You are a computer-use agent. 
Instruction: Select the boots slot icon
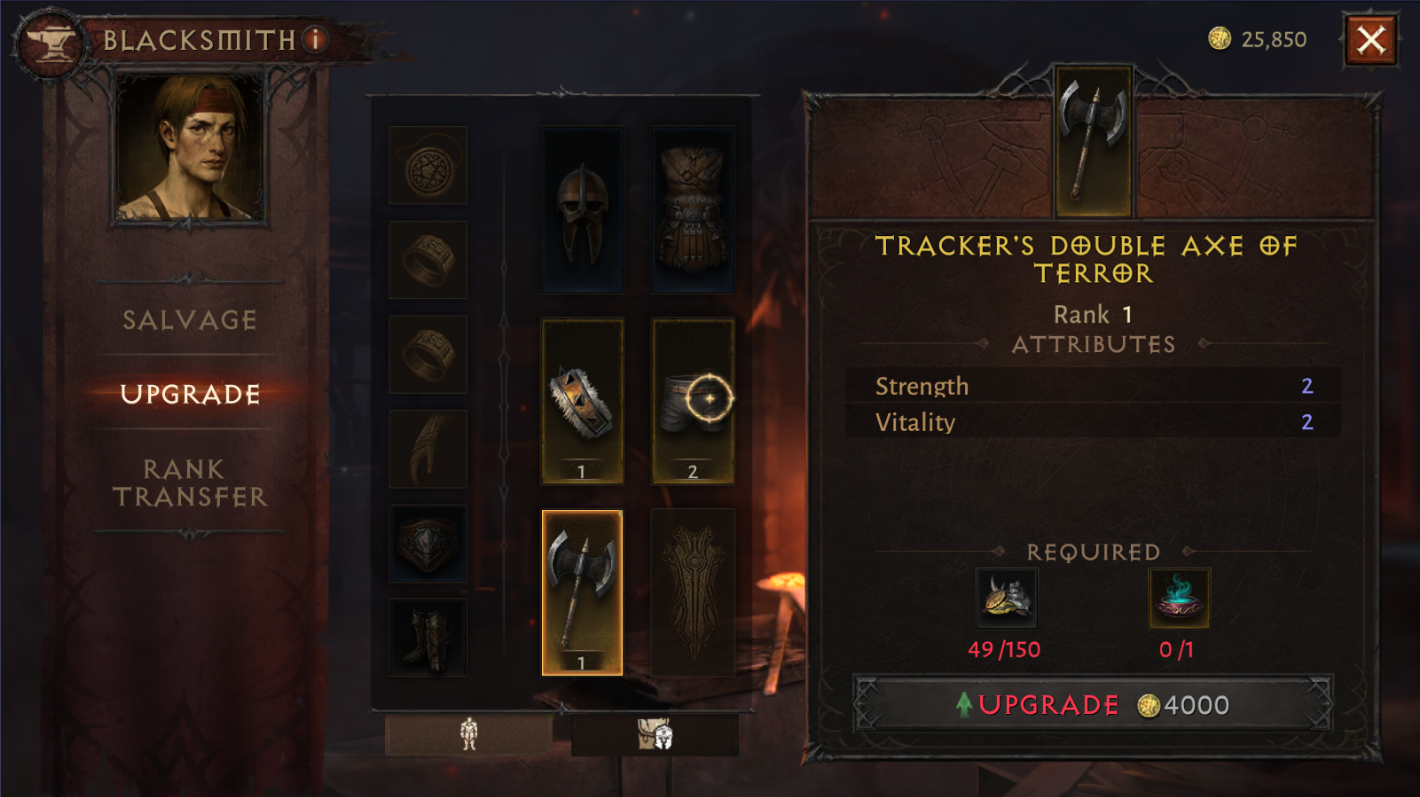[x=428, y=637]
